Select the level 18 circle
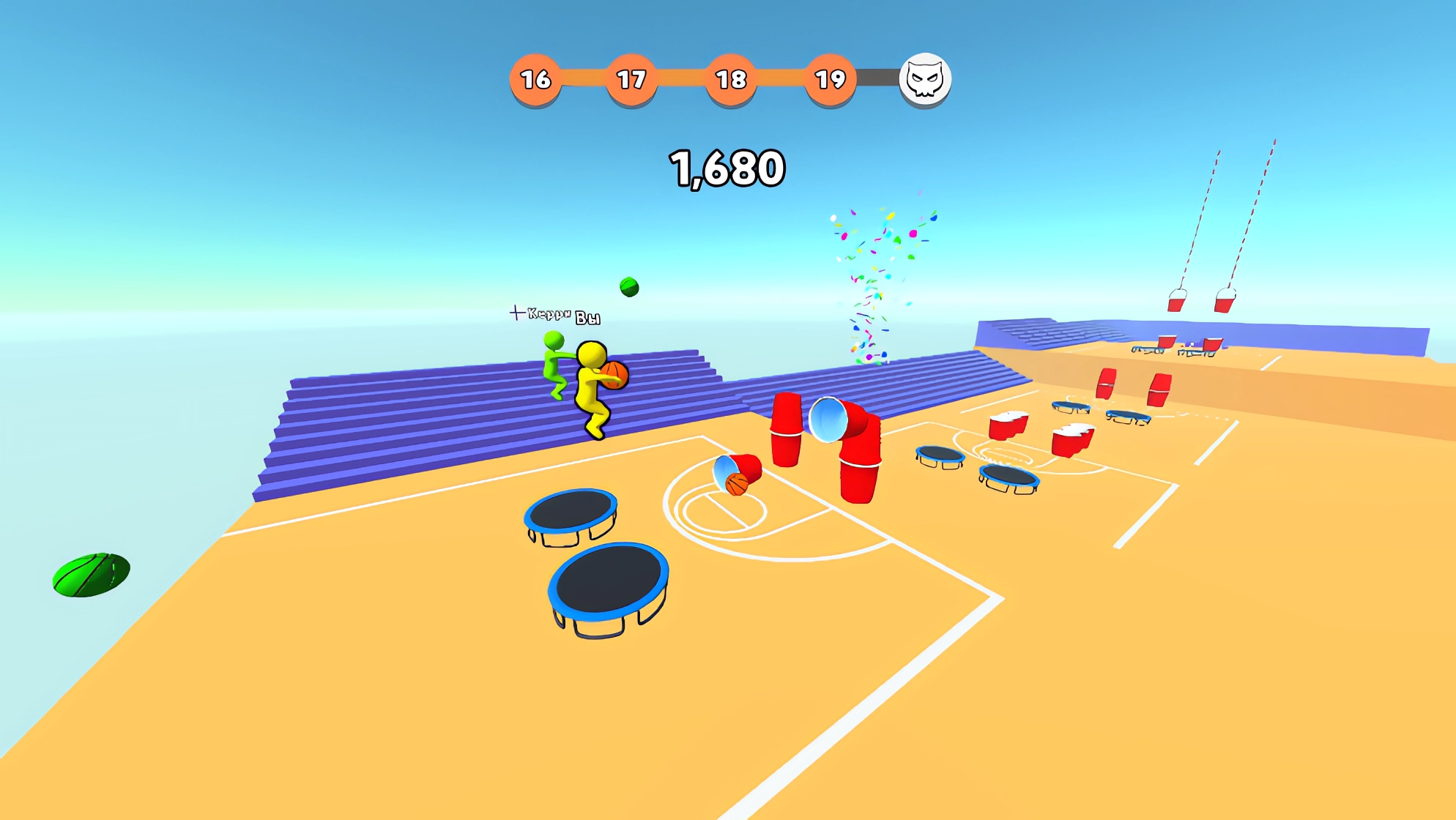The width and height of the screenshot is (1456, 820). tap(732, 79)
